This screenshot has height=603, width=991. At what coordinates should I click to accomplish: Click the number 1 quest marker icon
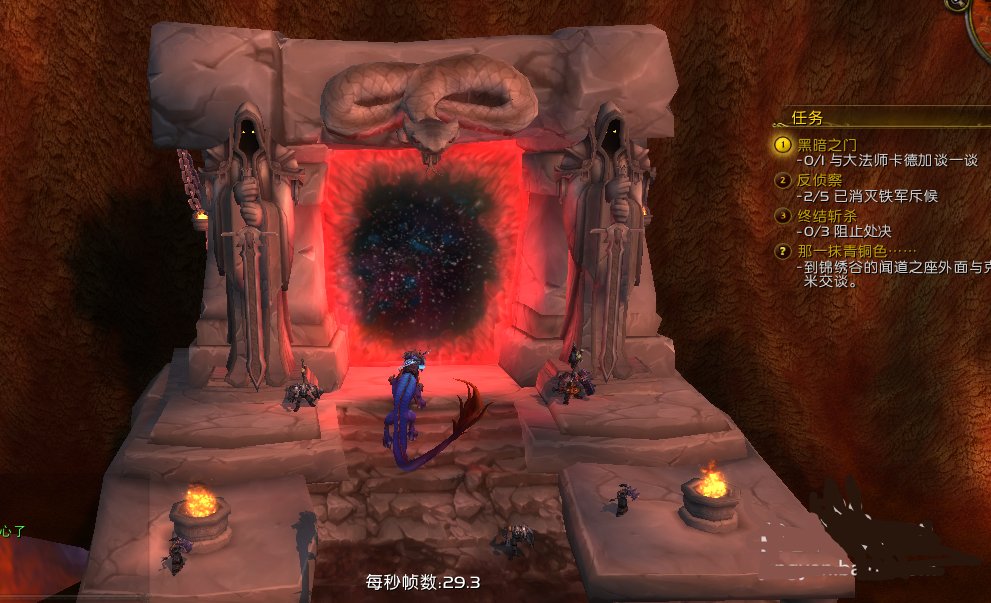click(783, 145)
